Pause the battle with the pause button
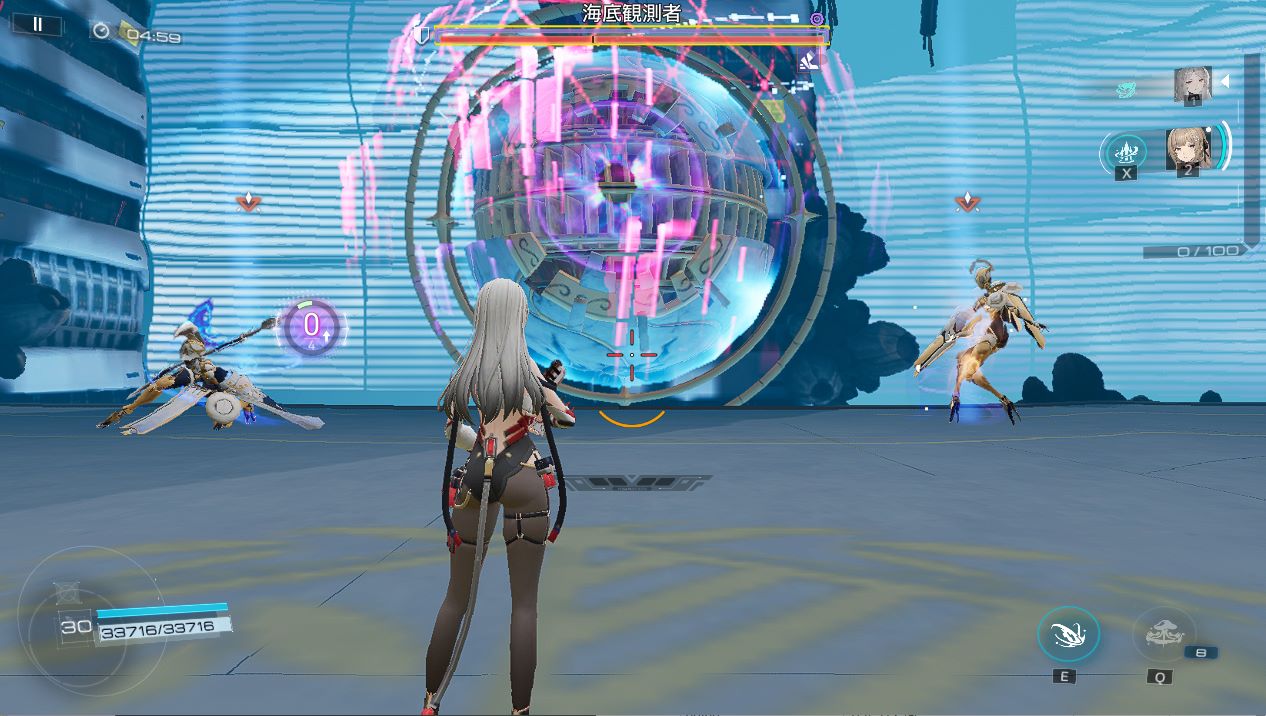1266x716 pixels. click(38, 25)
